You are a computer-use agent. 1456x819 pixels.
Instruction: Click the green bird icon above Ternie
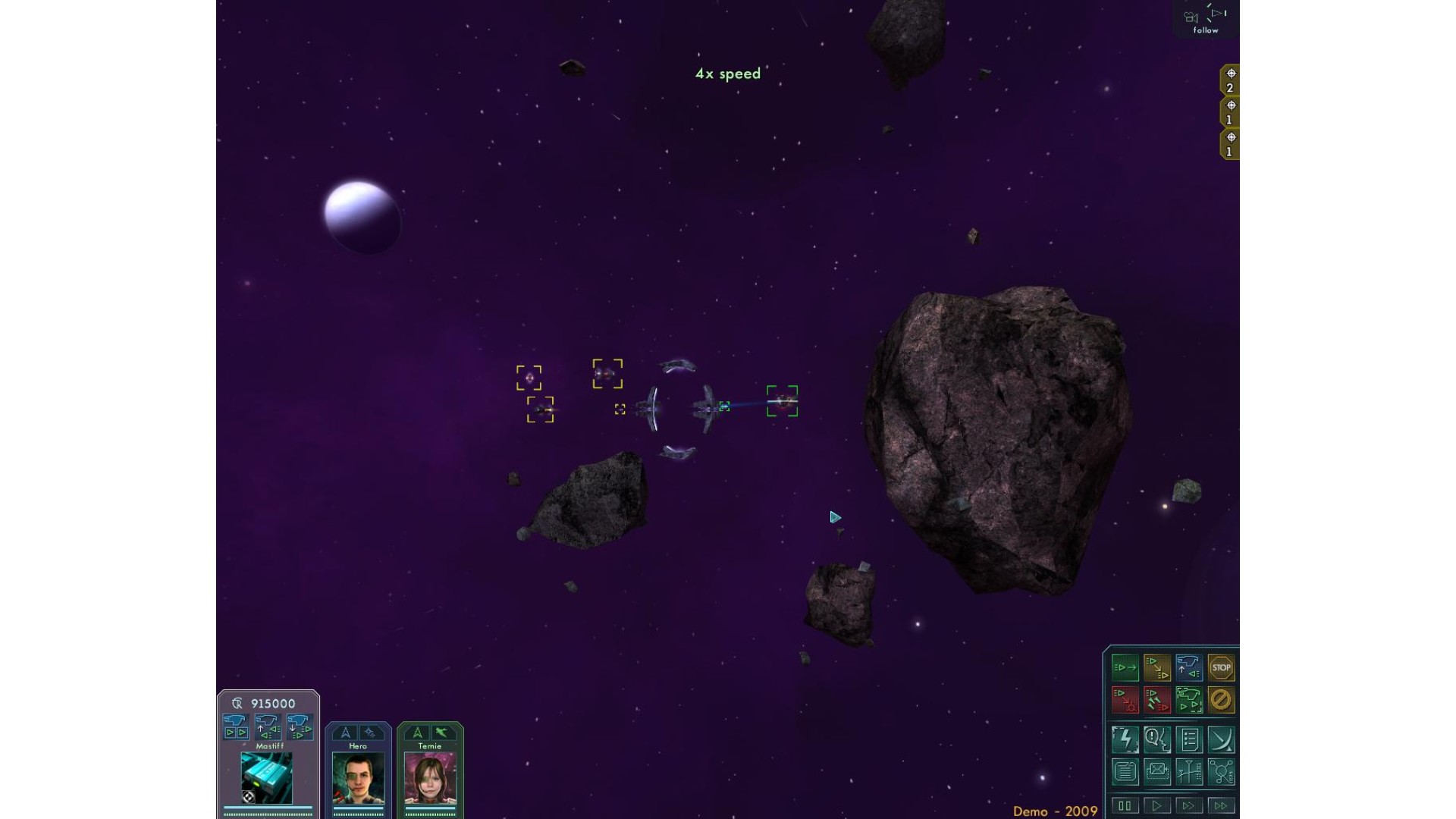pyautogui.click(x=442, y=733)
